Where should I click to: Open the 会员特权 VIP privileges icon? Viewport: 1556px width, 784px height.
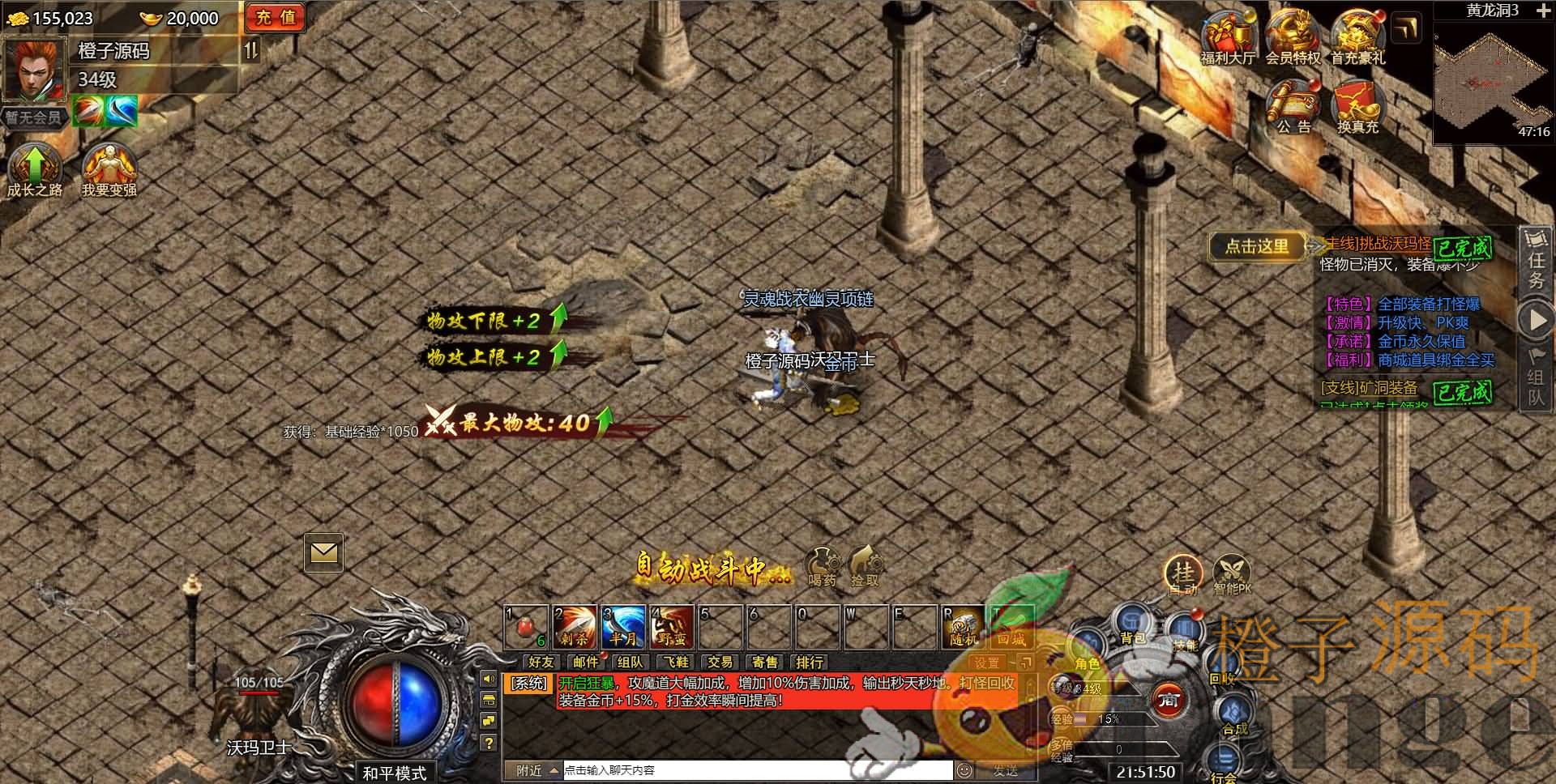pos(1293,37)
